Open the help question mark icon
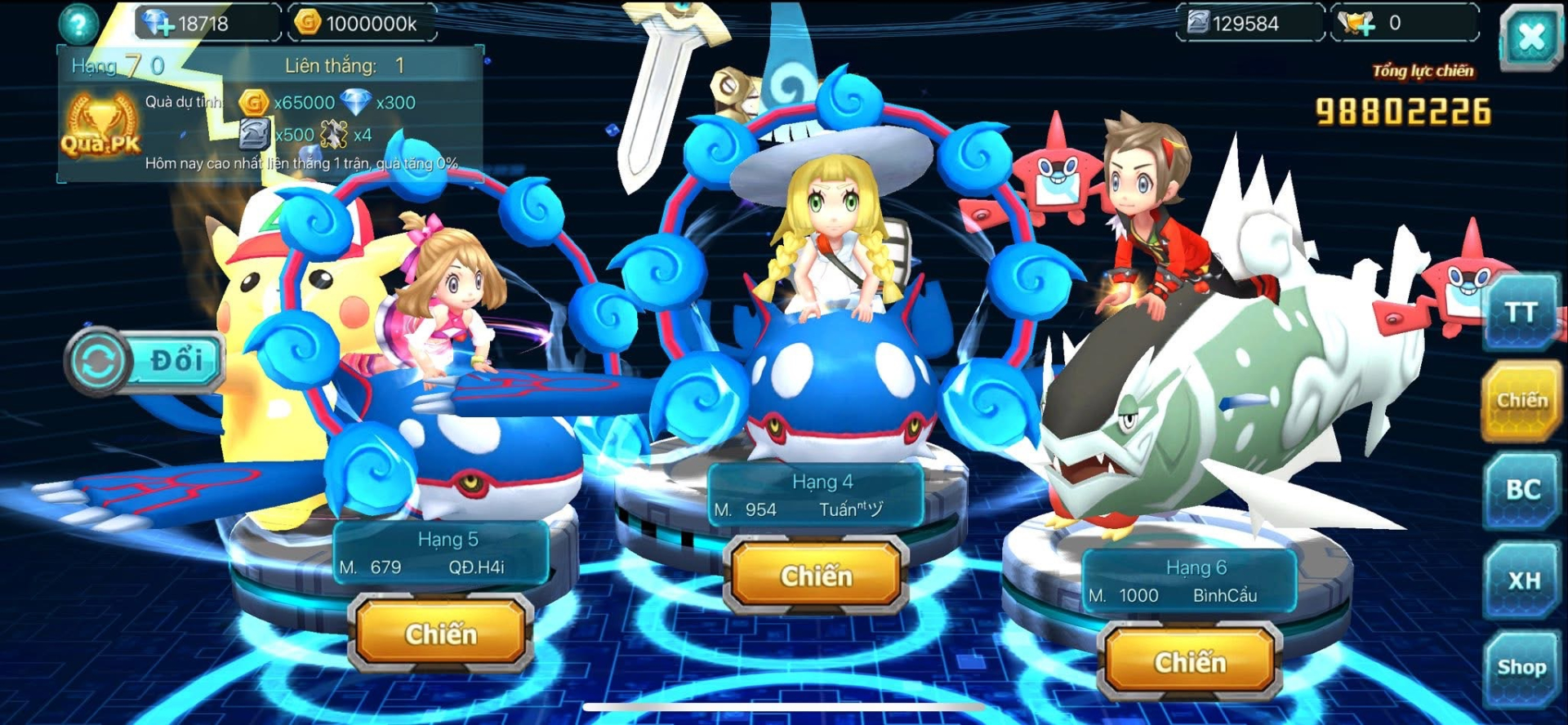Image resolution: width=1568 pixels, height=725 pixels. 78,24
